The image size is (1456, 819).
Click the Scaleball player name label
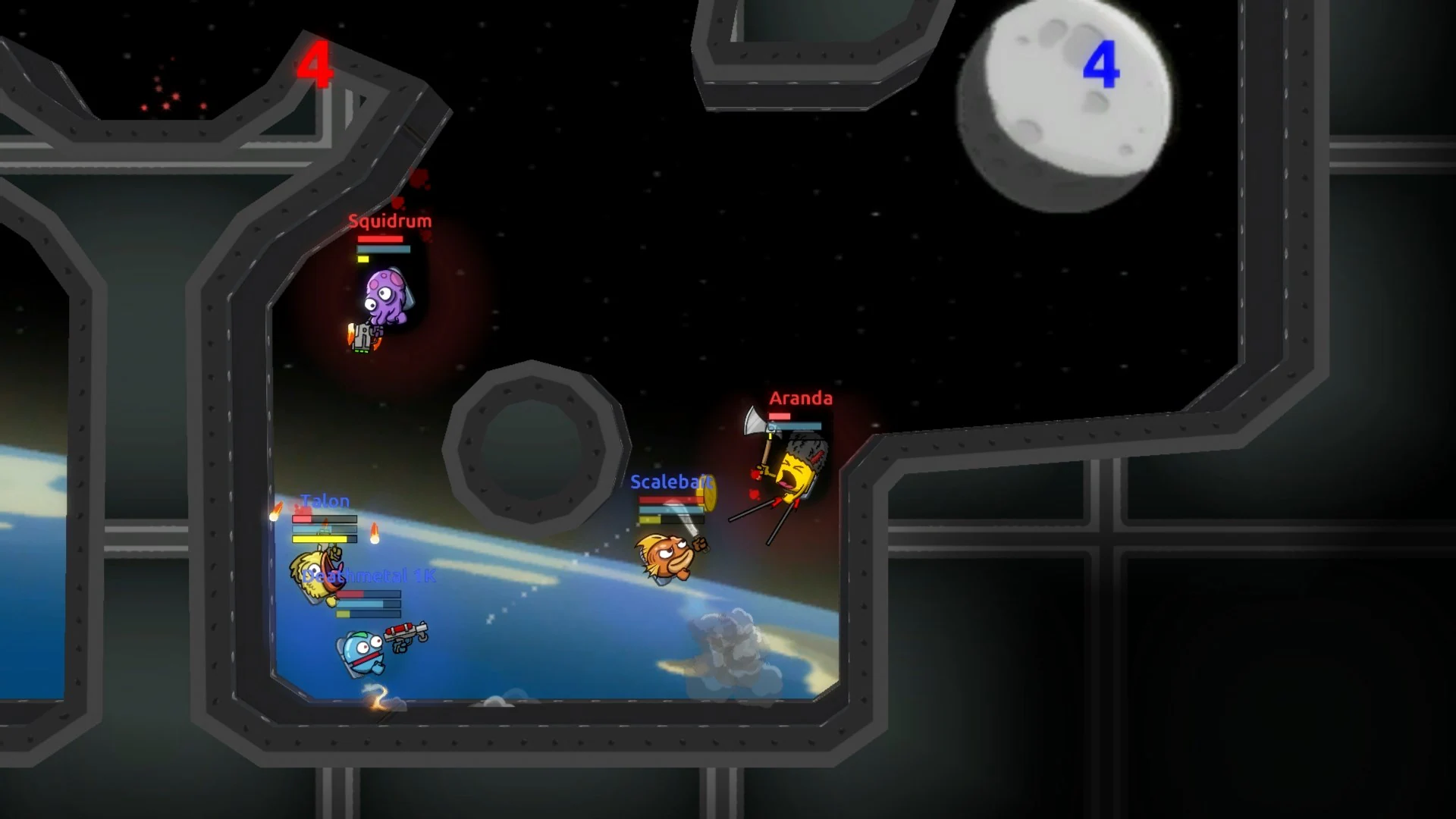pyautogui.click(x=670, y=480)
